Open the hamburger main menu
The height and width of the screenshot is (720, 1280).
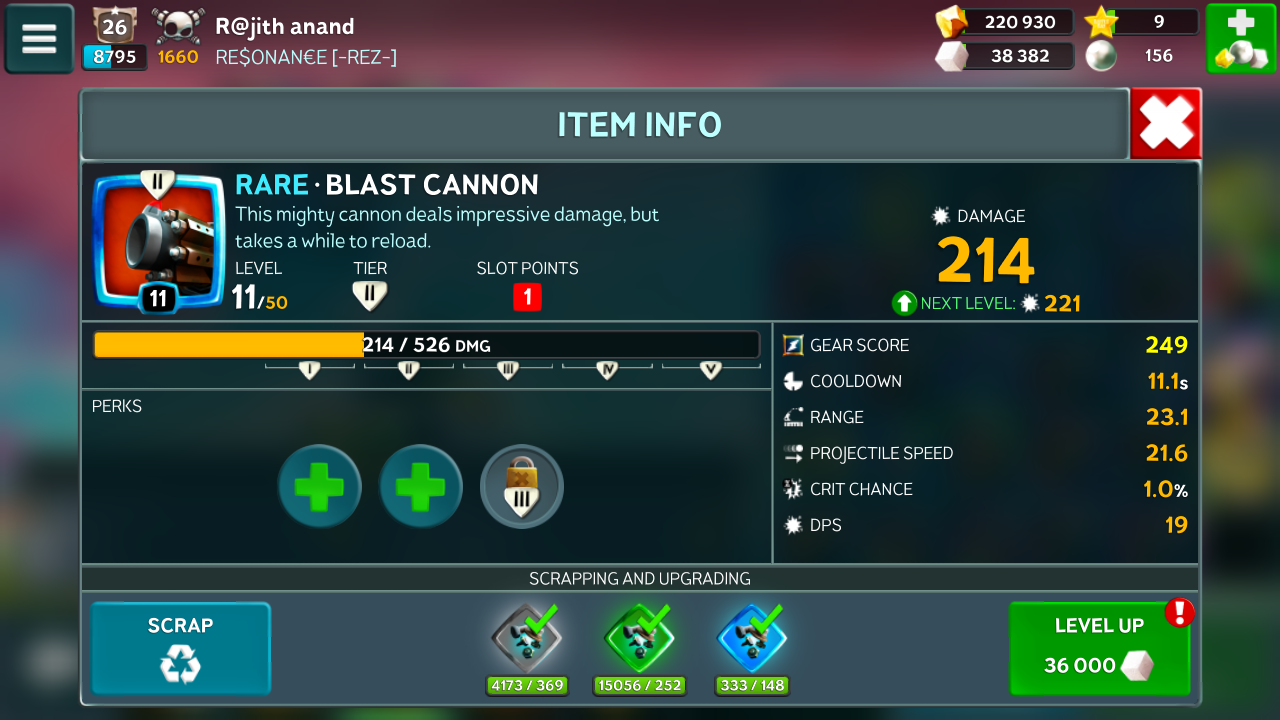pyautogui.click(x=39, y=39)
